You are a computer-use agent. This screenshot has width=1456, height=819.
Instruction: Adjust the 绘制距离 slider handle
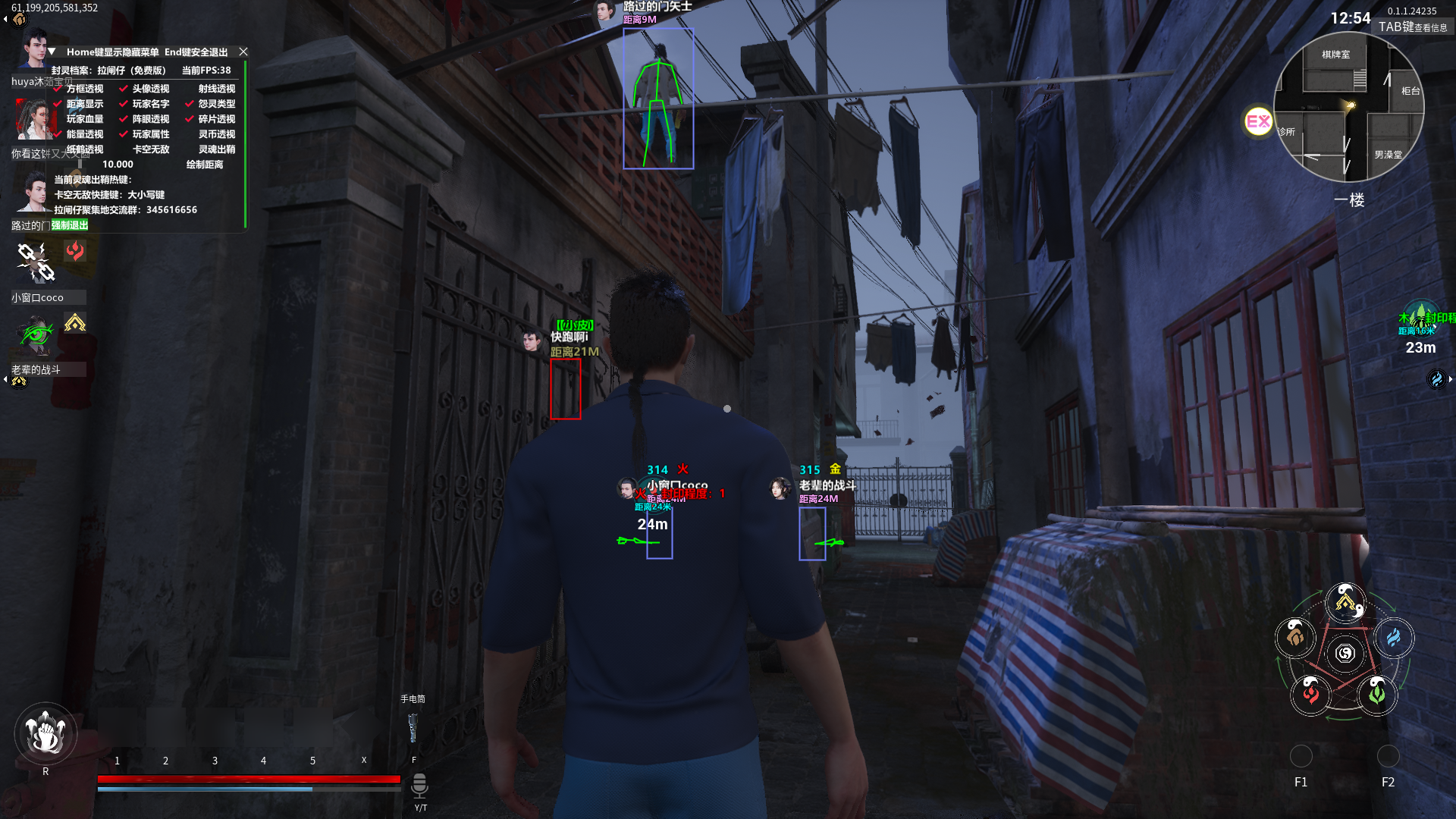(80, 164)
